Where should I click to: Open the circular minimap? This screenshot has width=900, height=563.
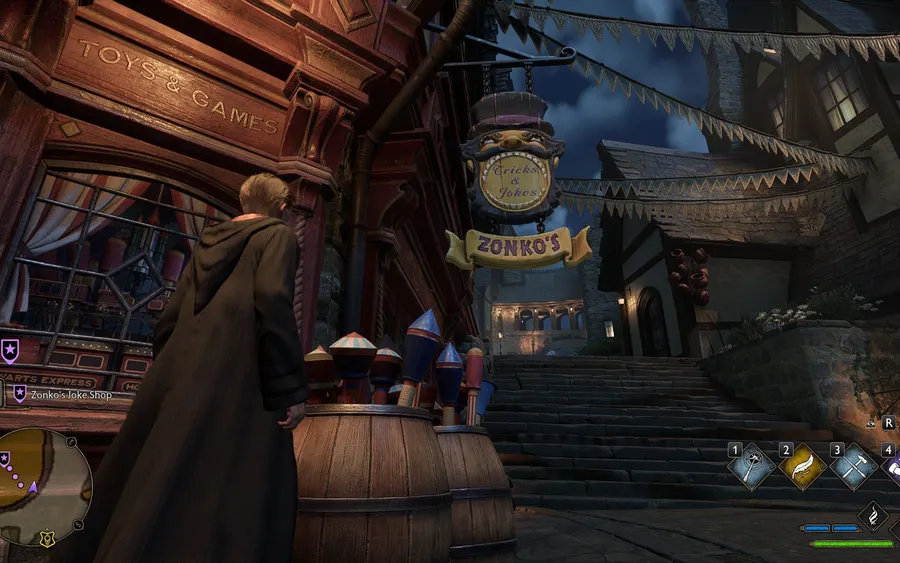pos(44,487)
